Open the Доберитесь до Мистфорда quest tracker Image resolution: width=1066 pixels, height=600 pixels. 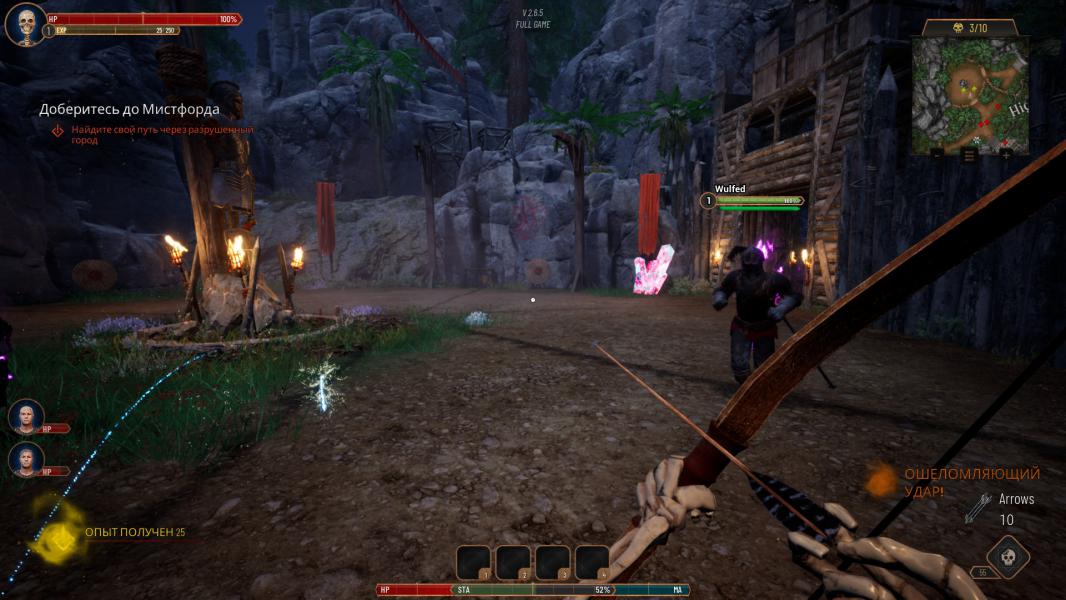pos(129,109)
